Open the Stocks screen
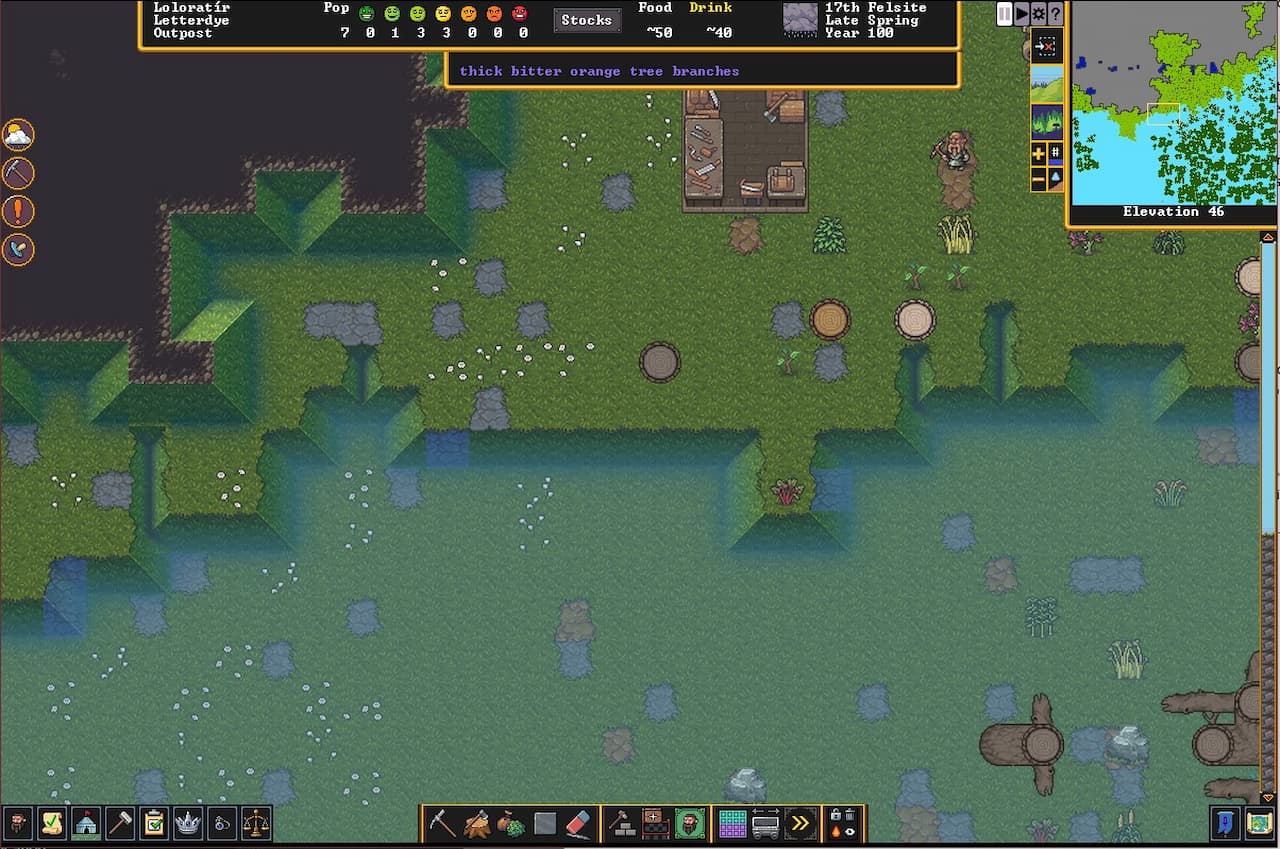This screenshot has height=849, width=1280. 587,19
